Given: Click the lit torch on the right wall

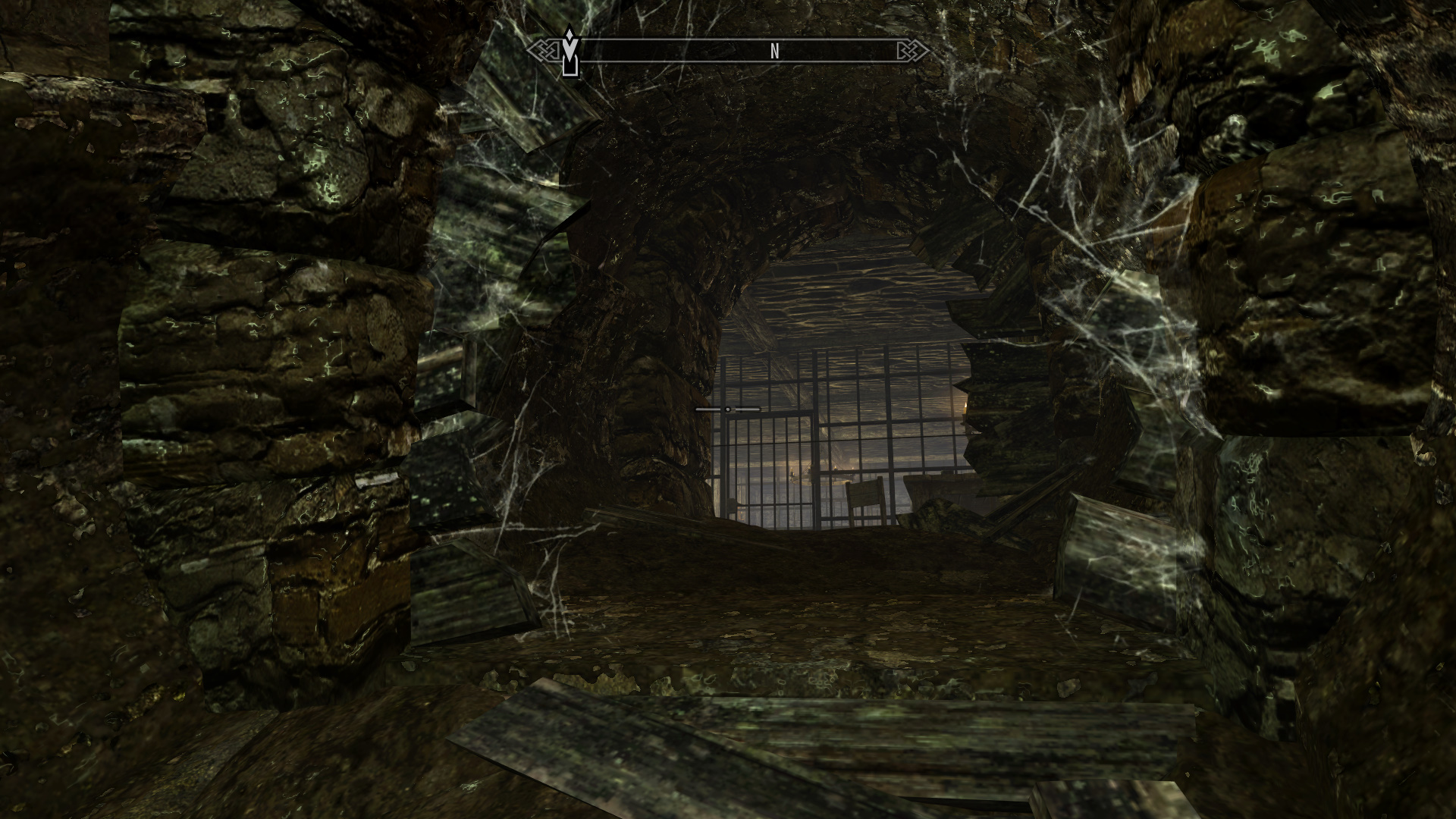Looking at the screenshot, I should coord(965,406).
